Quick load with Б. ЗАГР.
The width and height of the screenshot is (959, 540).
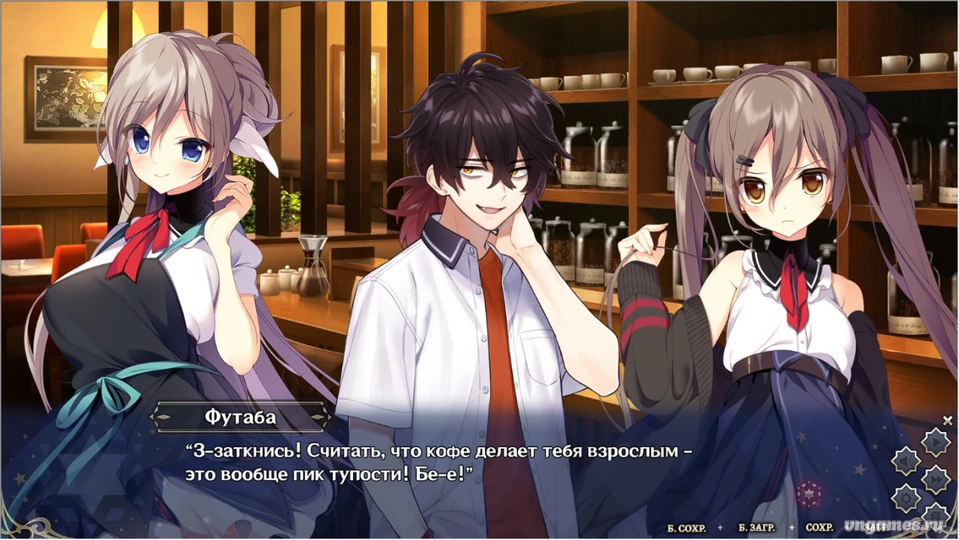(757, 526)
